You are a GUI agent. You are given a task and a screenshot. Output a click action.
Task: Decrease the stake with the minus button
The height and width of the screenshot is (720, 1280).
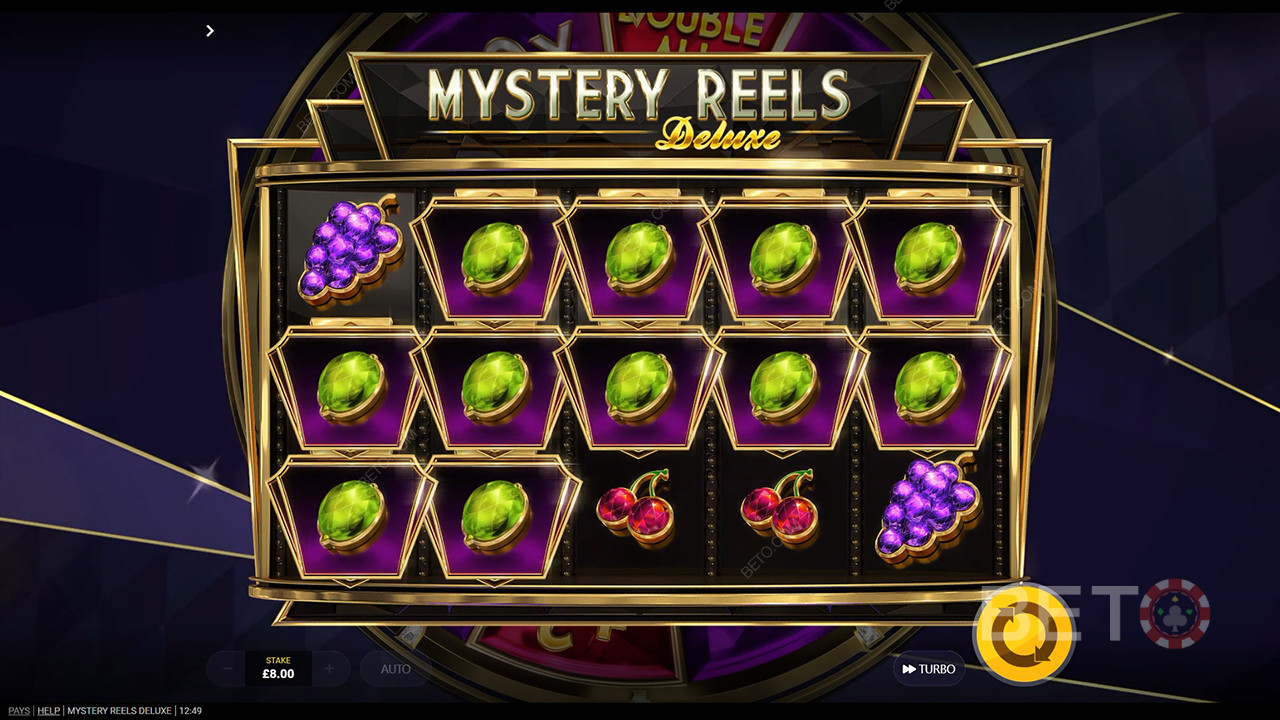point(227,668)
